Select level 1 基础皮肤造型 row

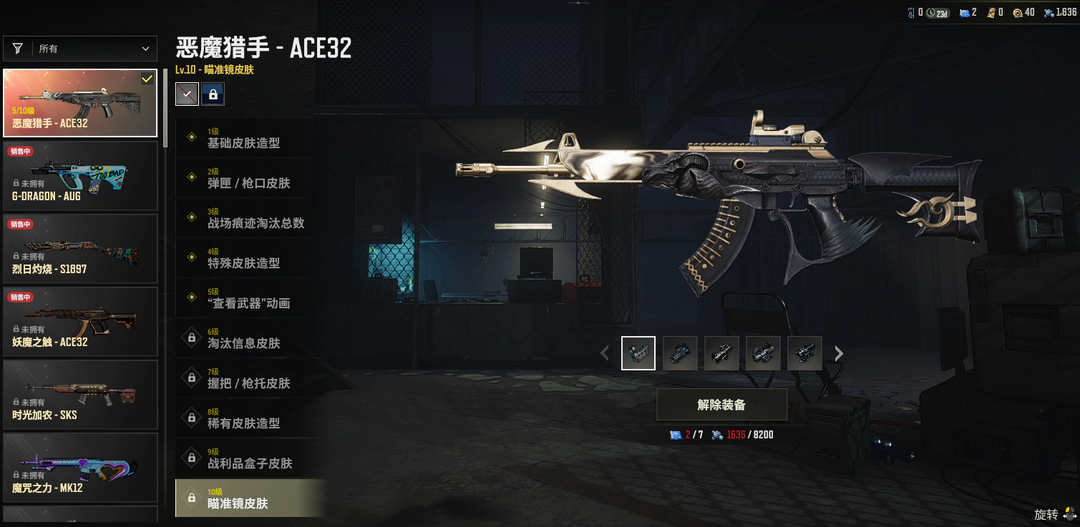(x=250, y=138)
